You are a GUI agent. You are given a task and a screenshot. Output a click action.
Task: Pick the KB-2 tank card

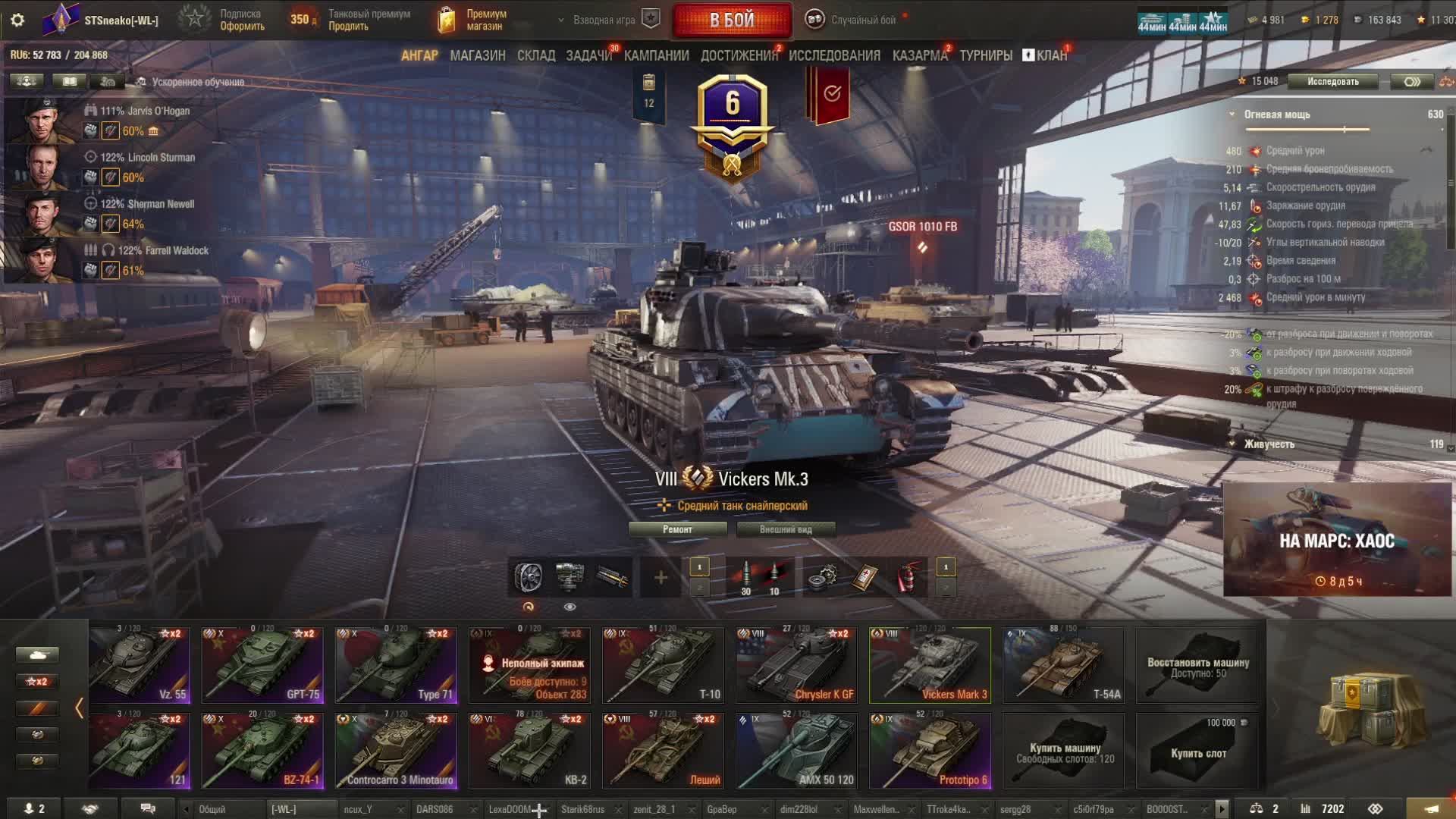pyautogui.click(x=529, y=751)
